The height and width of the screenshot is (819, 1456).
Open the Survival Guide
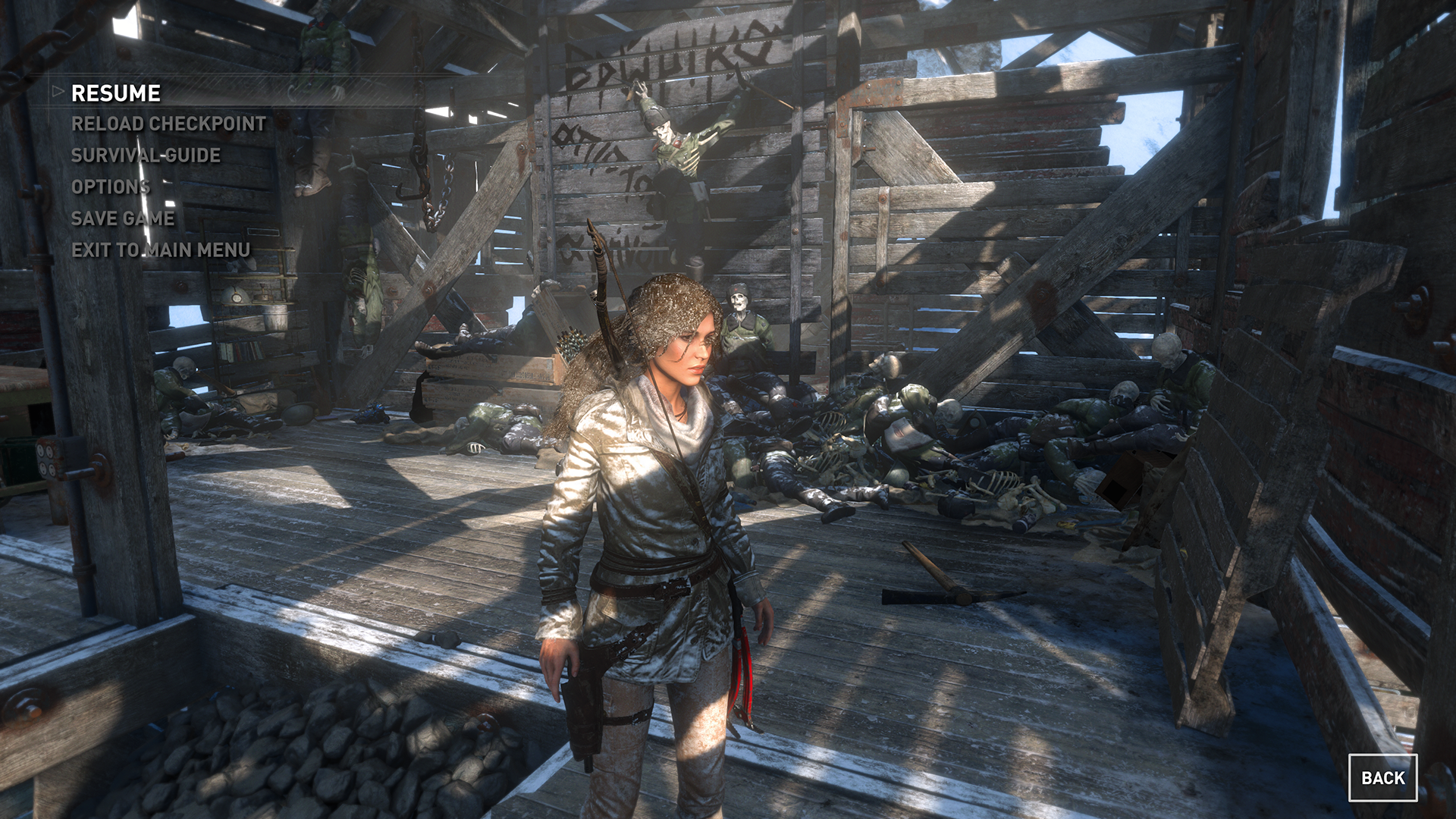pyautogui.click(x=146, y=155)
